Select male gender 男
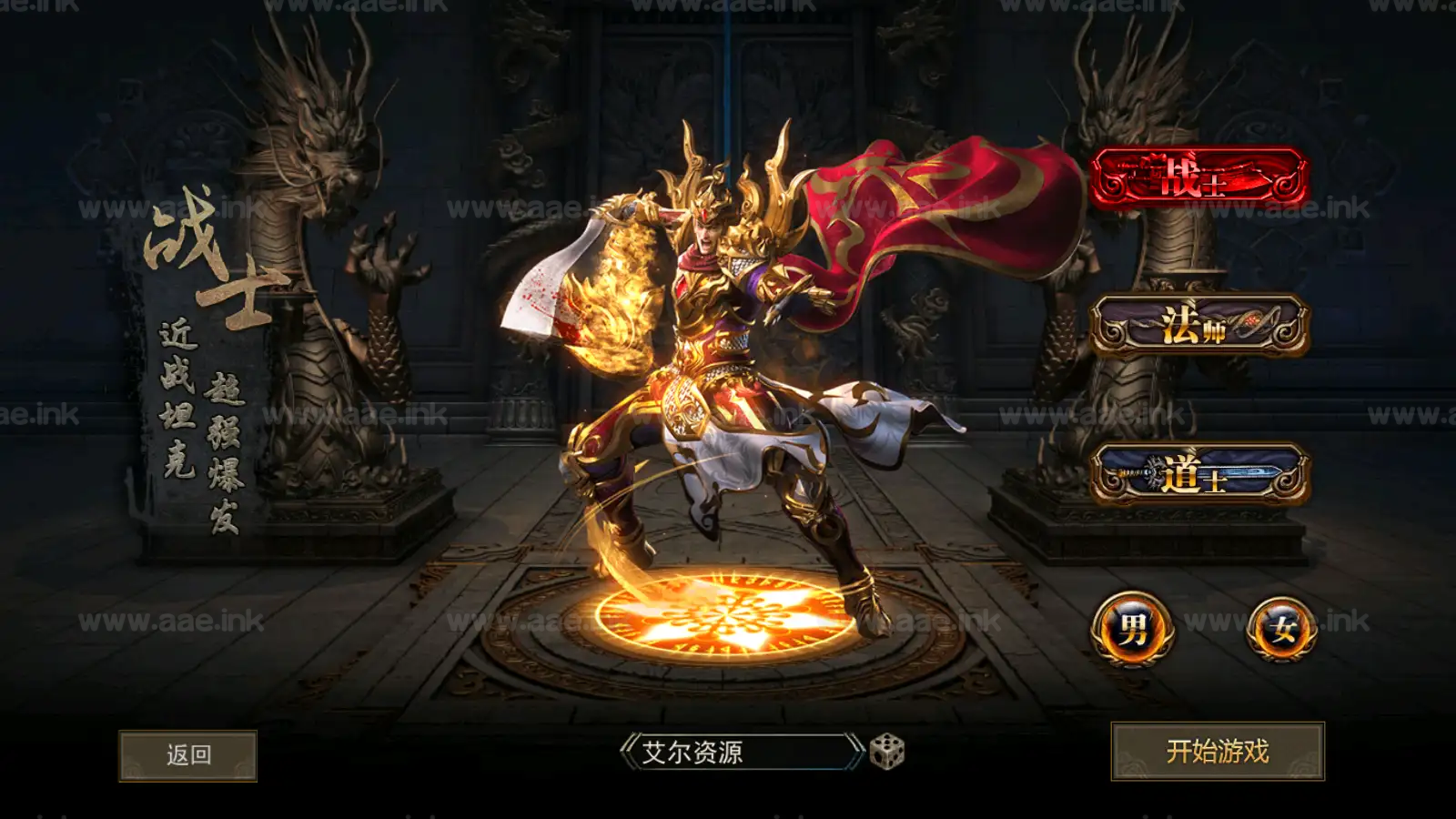The height and width of the screenshot is (819, 1456). point(1132,629)
